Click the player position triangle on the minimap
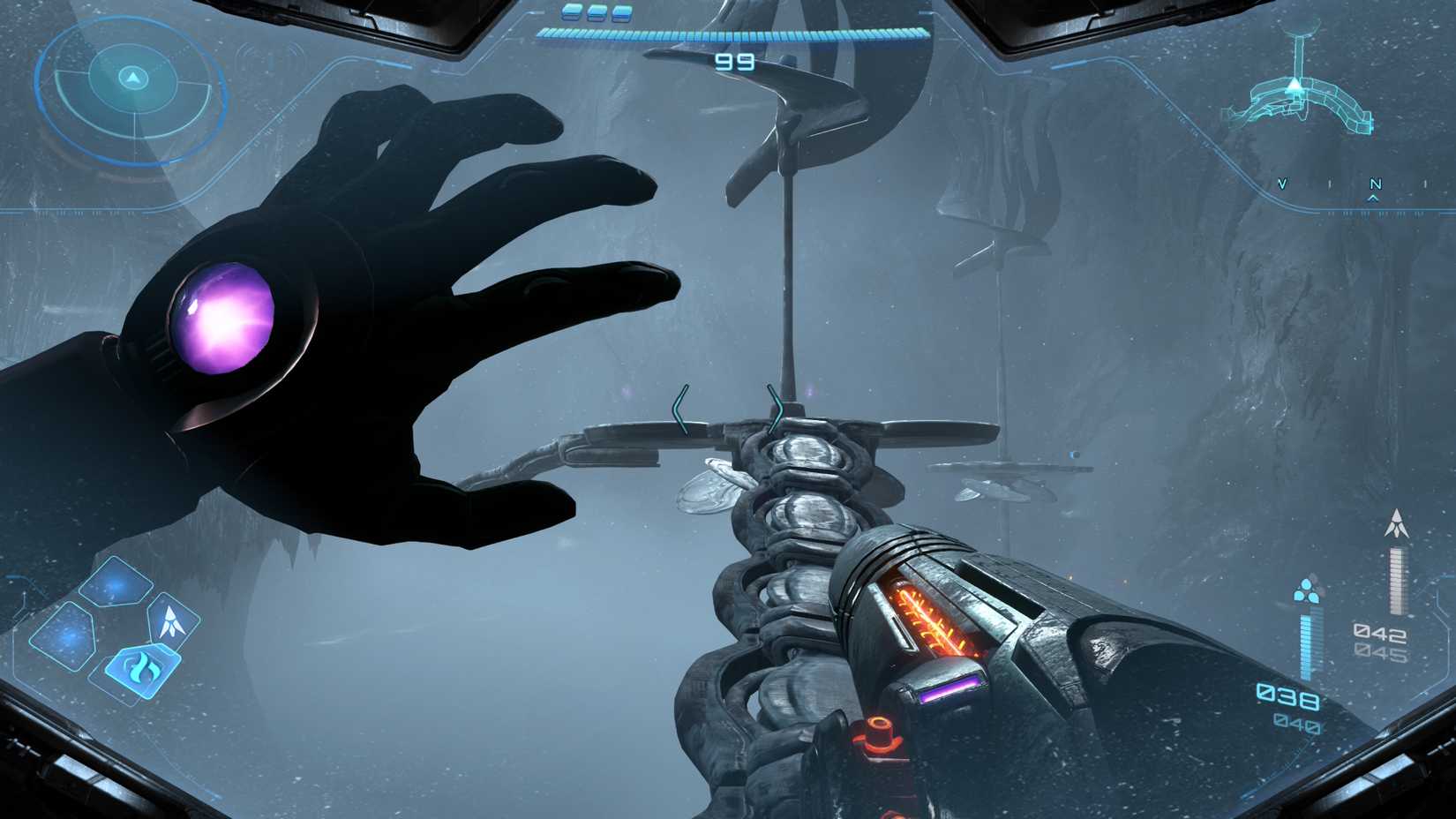The image size is (1456, 819). pyautogui.click(x=1295, y=85)
